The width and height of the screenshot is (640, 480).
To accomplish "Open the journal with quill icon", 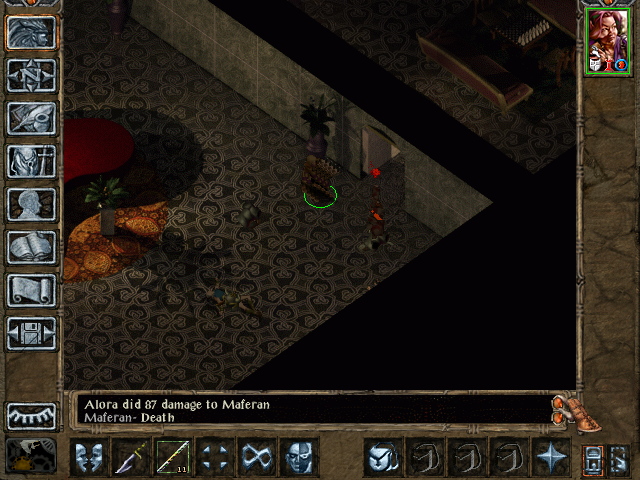I will point(31,117).
